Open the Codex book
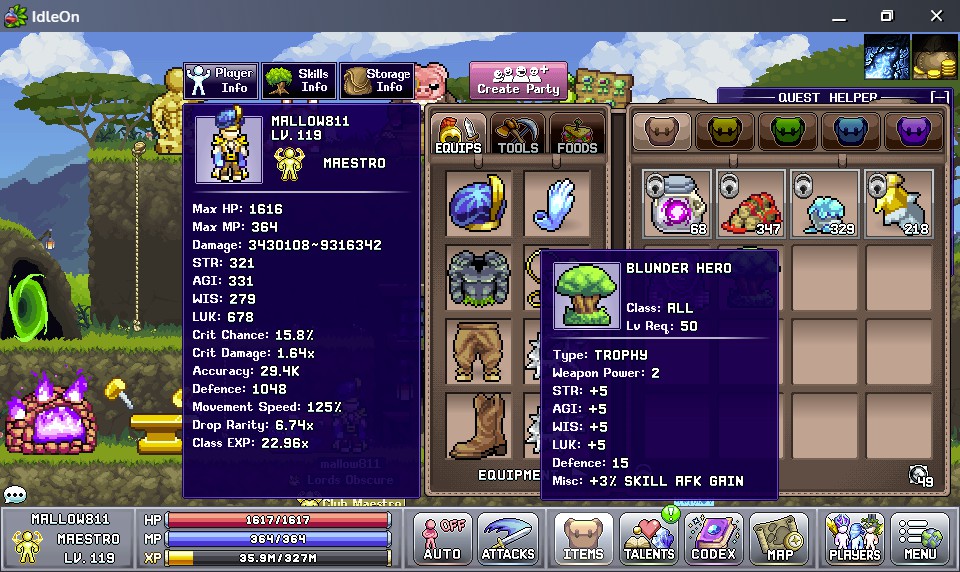This screenshot has width=960, height=572. pos(713,539)
